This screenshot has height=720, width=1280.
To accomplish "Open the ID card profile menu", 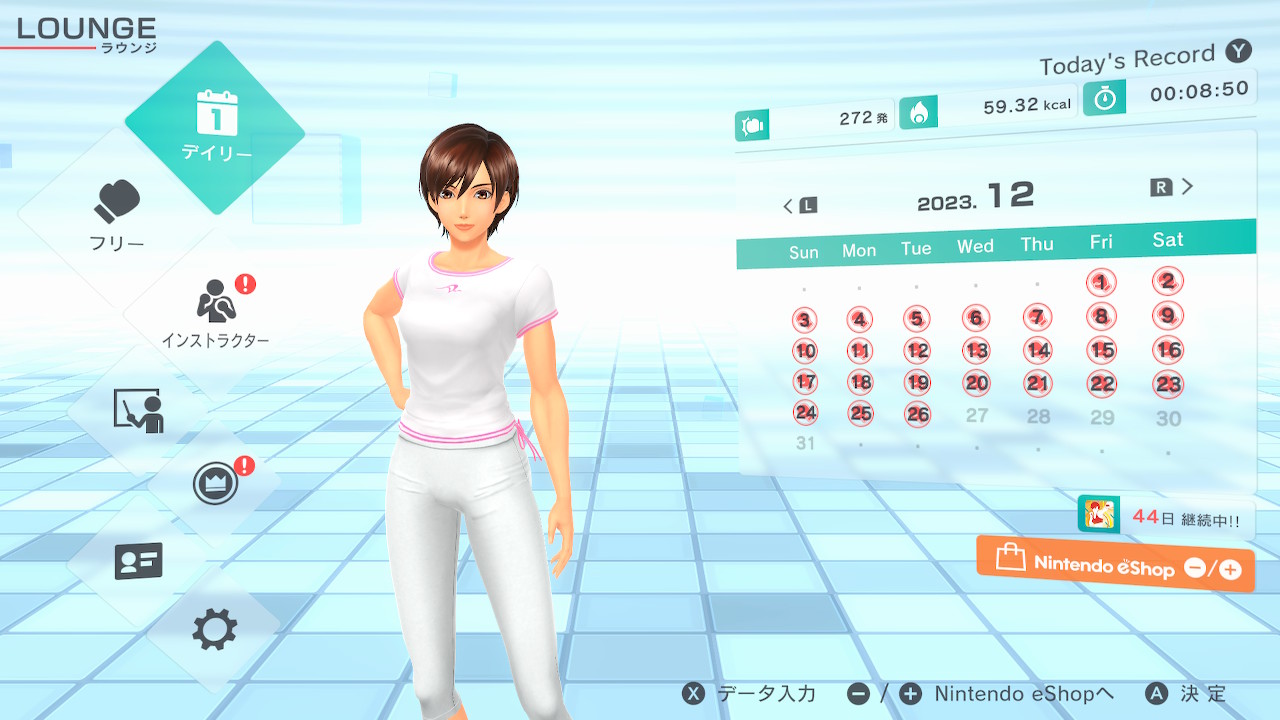I will (139, 561).
